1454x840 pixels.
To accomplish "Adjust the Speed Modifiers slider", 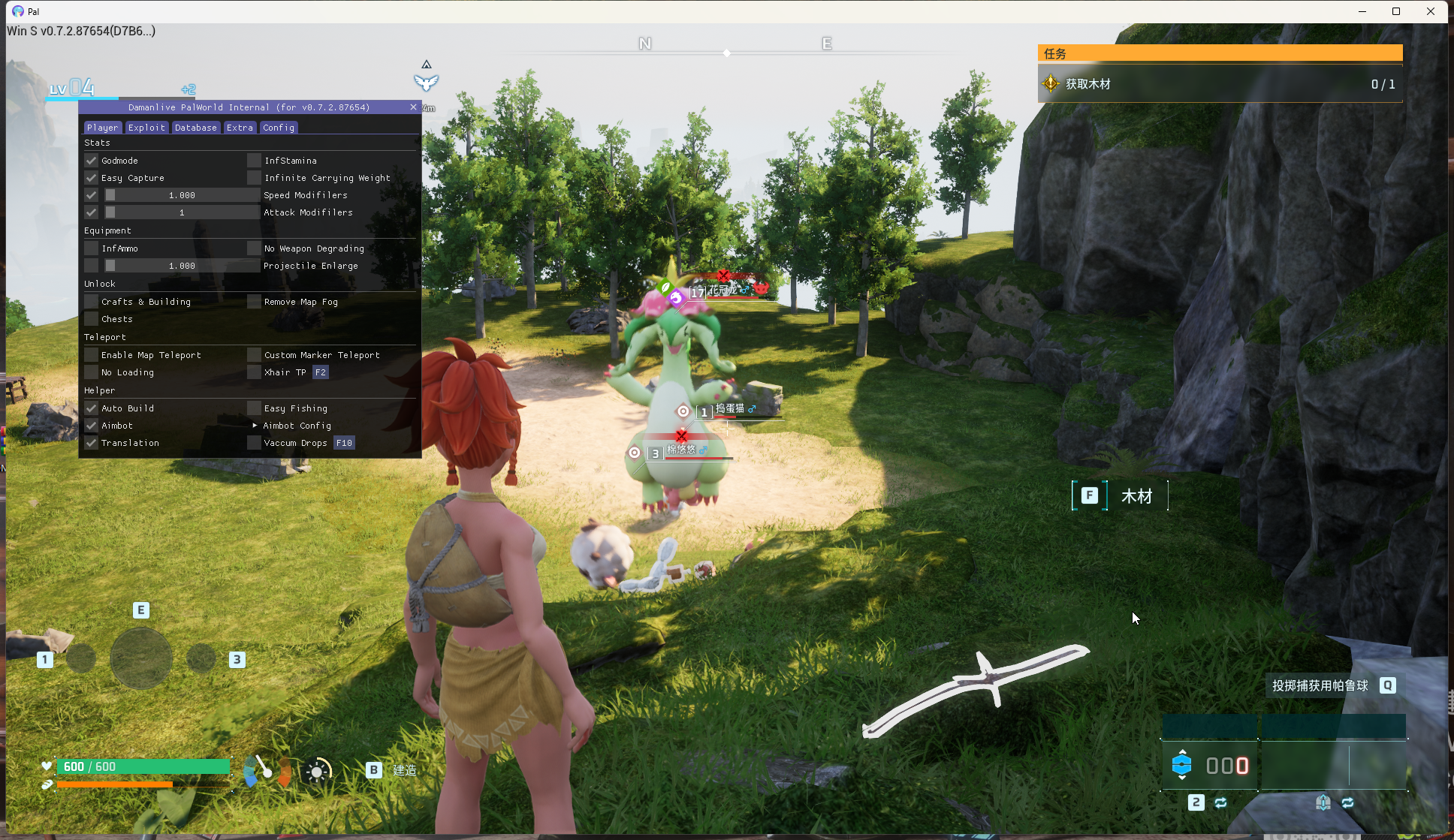I will coord(182,195).
